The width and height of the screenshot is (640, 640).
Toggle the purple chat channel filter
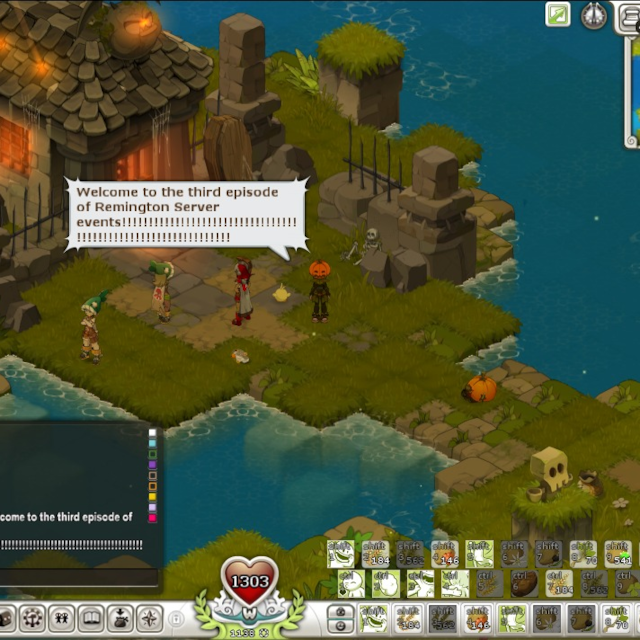(x=153, y=464)
